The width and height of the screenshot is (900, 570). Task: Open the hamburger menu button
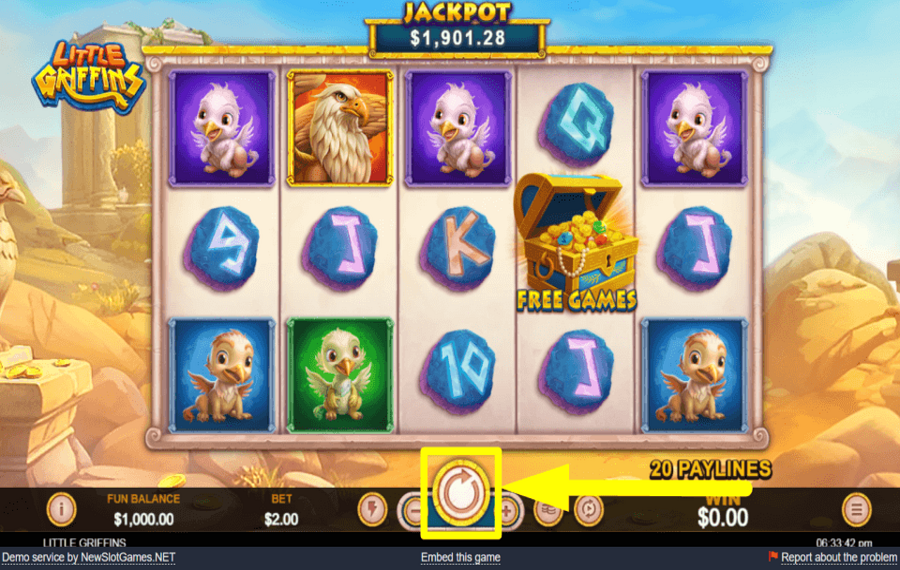[x=856, y=510]
